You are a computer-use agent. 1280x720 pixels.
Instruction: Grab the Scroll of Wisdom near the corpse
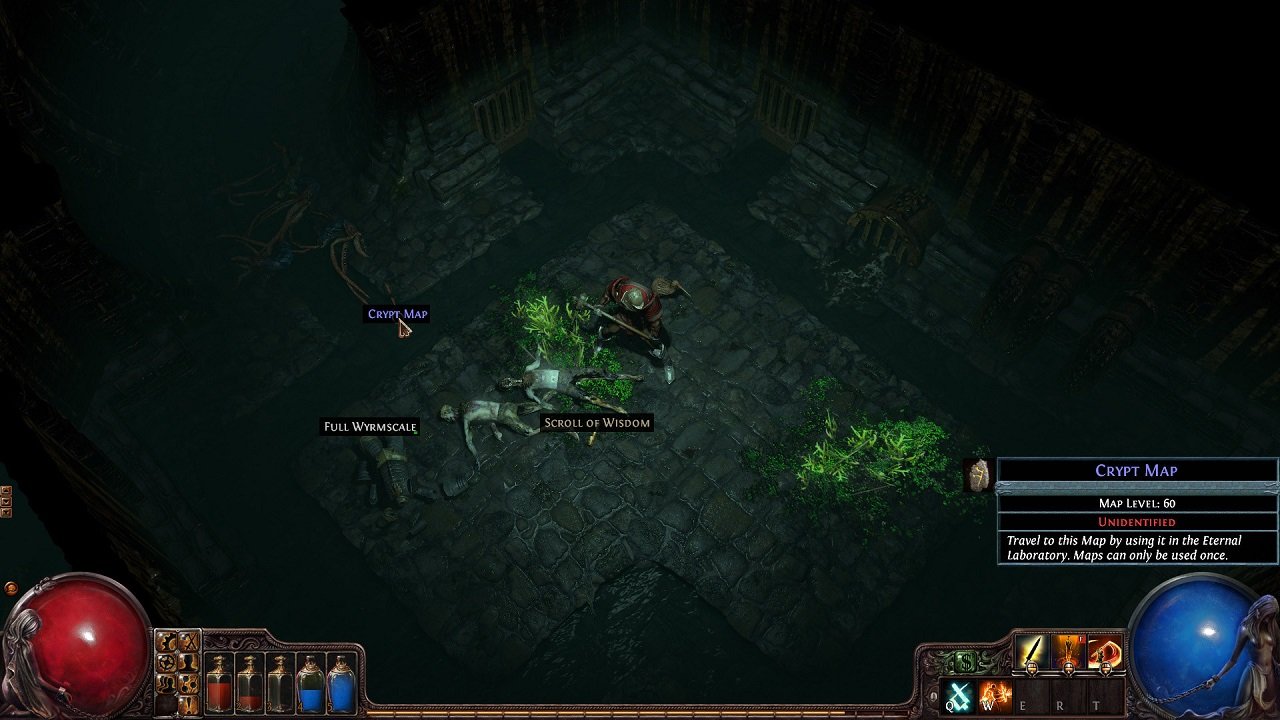point(596,422)
